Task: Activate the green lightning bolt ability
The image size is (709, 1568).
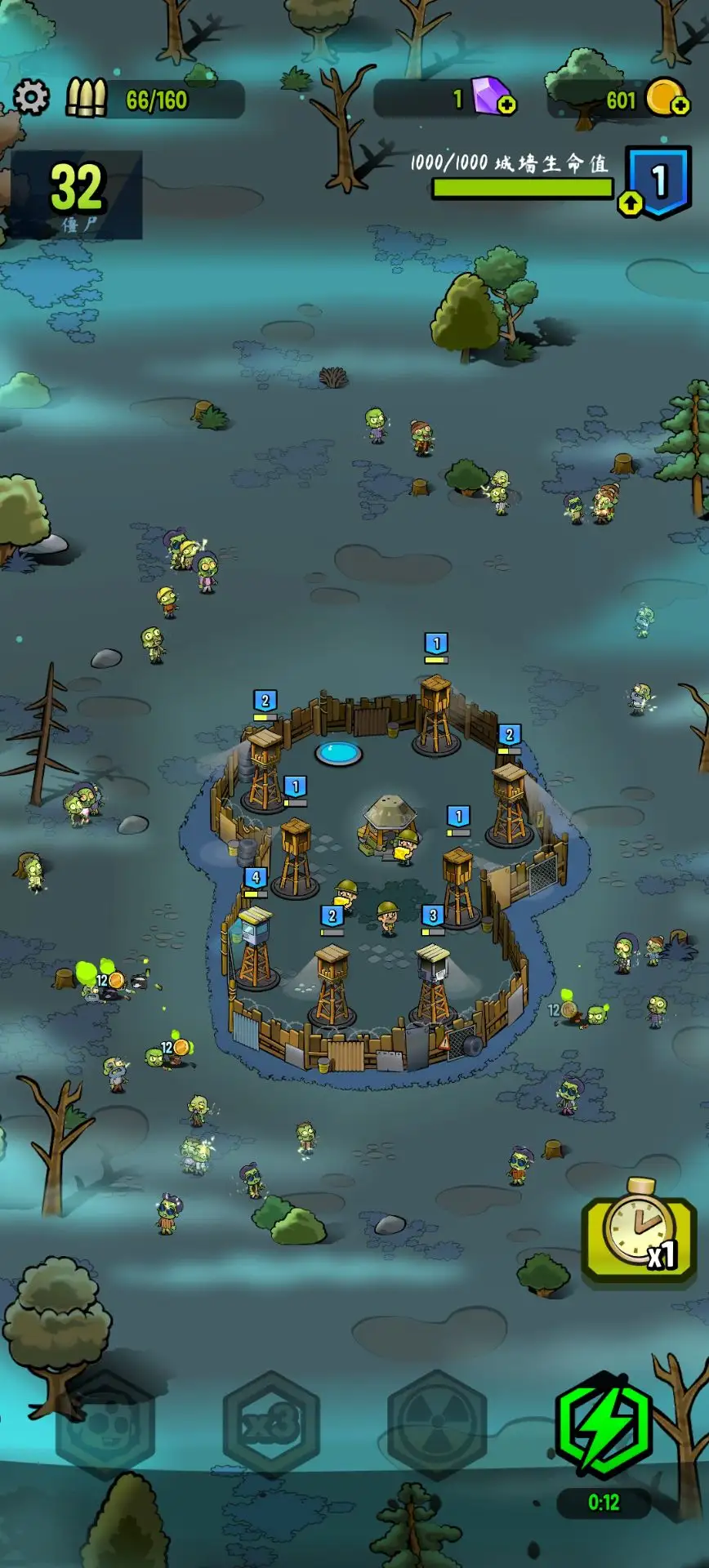Action: [x=604, y=1424]
